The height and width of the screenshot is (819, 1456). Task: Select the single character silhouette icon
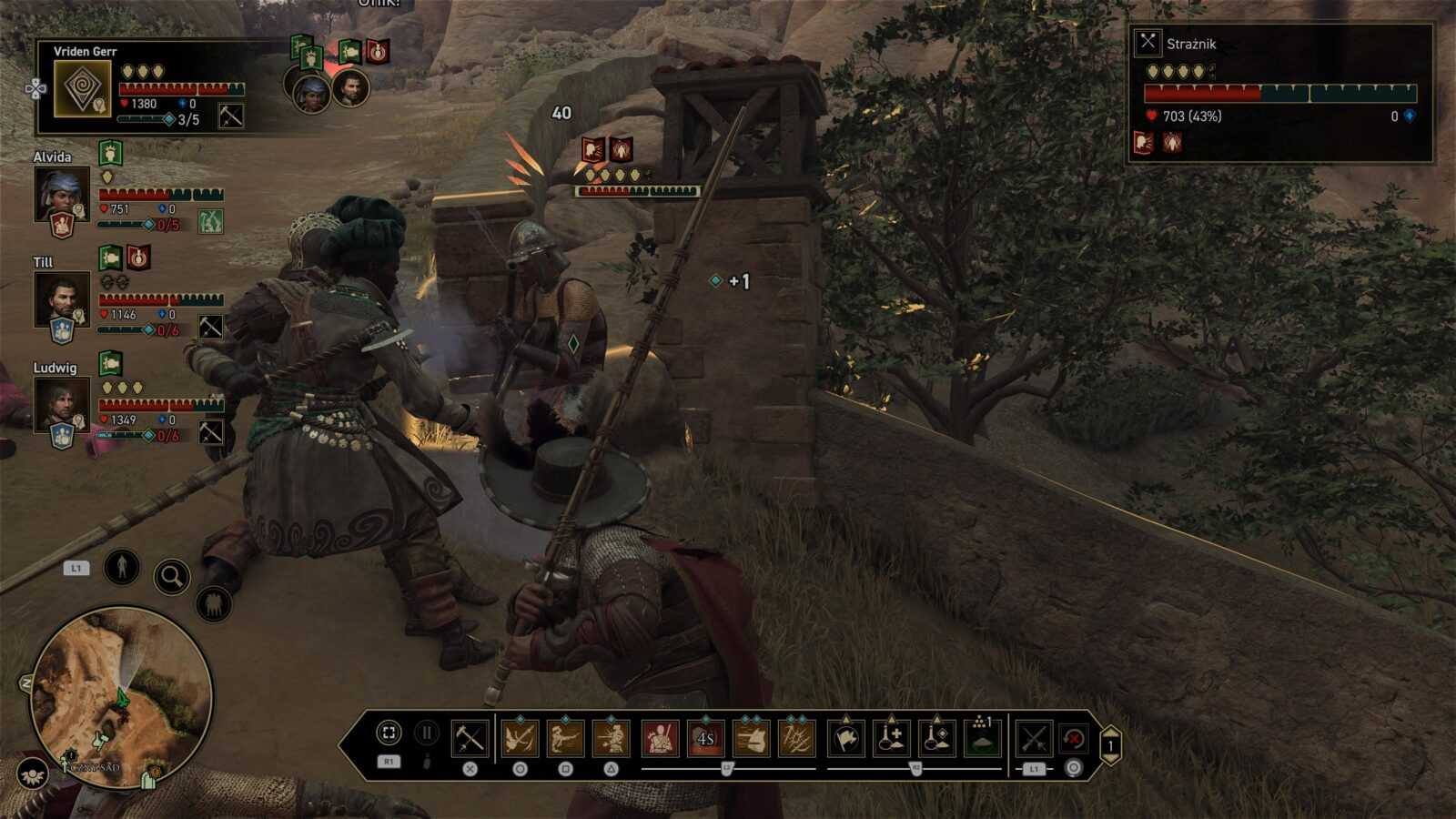[x=121, y=567]
